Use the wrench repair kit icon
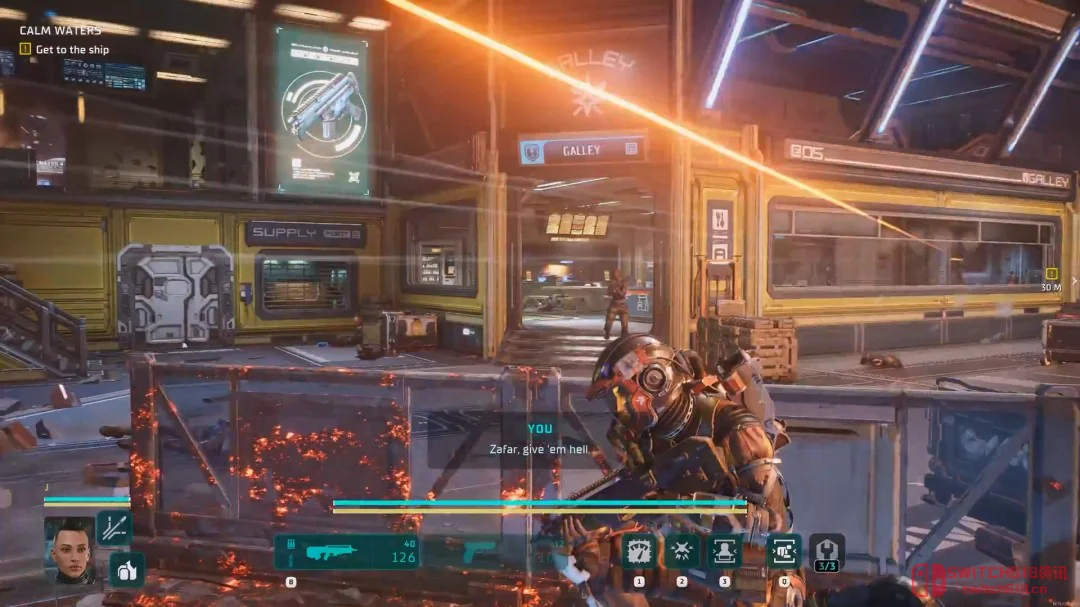Viewport: 1080px width, 607px height. 826,550
